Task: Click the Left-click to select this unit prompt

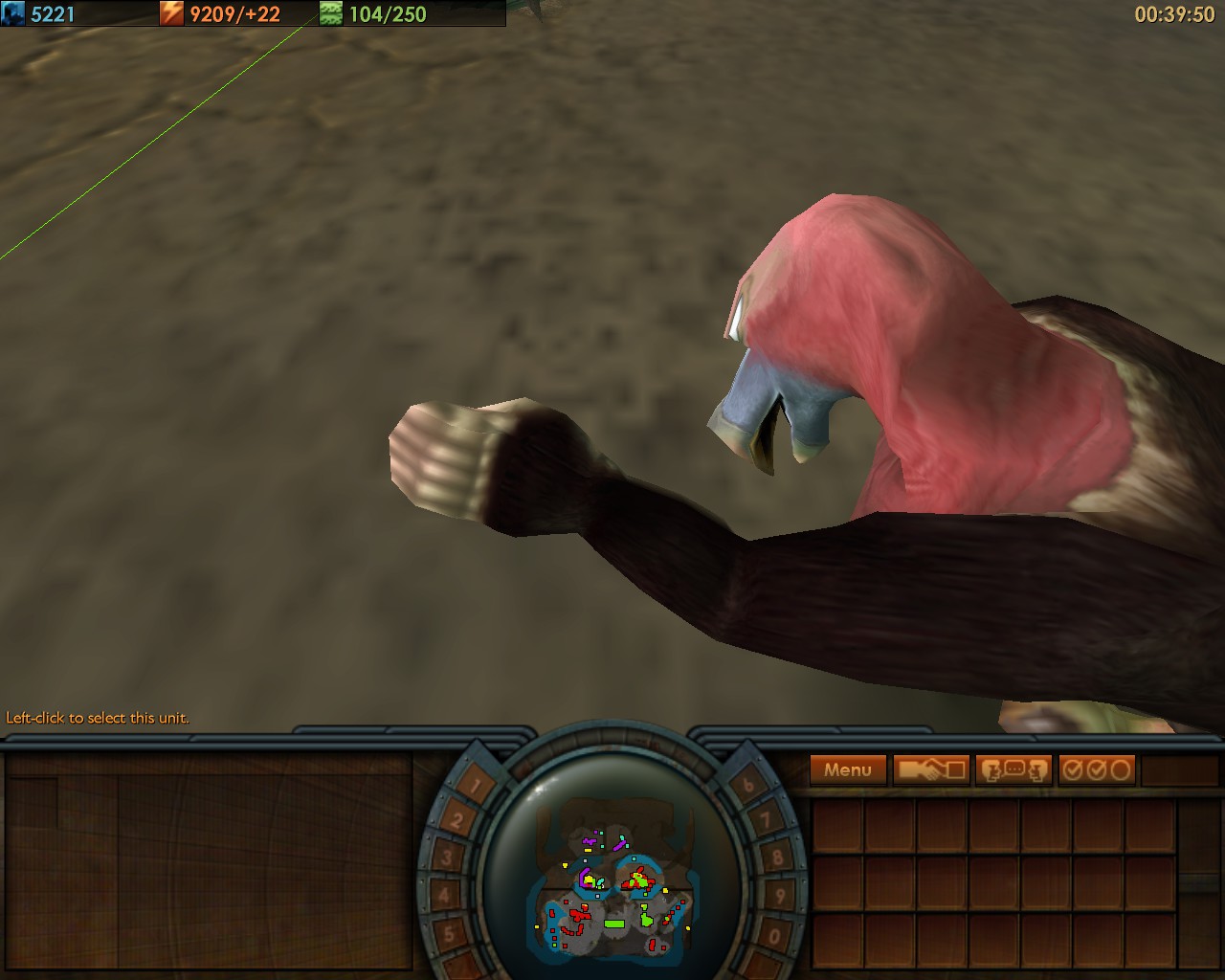Action: [97, 716]
